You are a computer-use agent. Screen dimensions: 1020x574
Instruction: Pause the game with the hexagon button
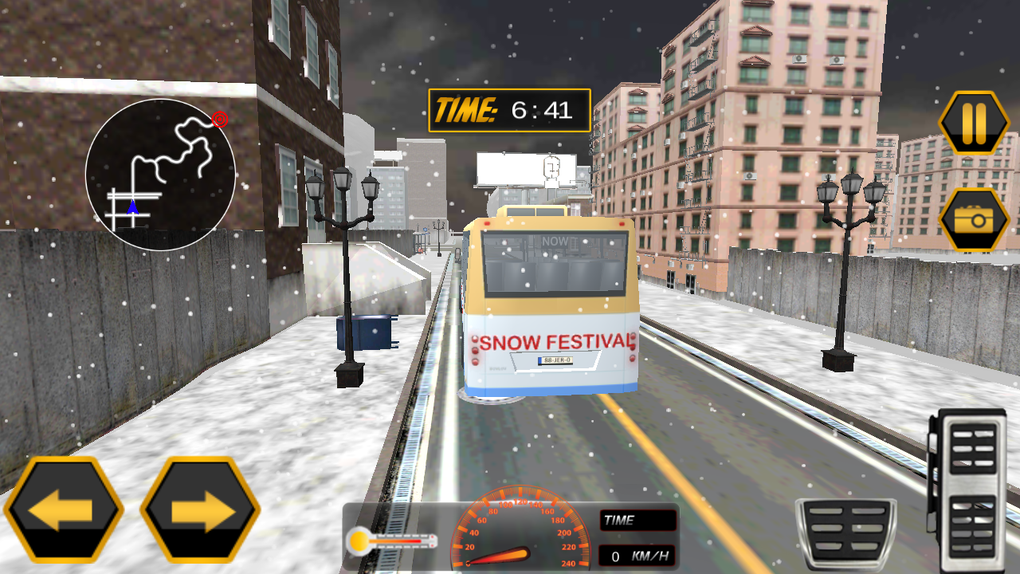pyautogui.click(x=973, y=123)
